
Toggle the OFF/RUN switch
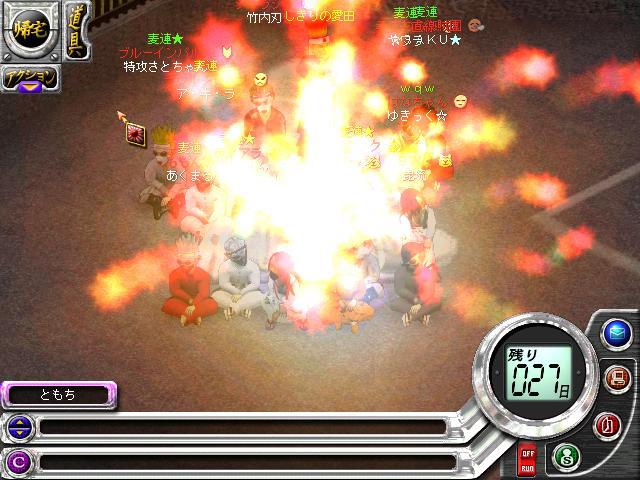(526, 460)
